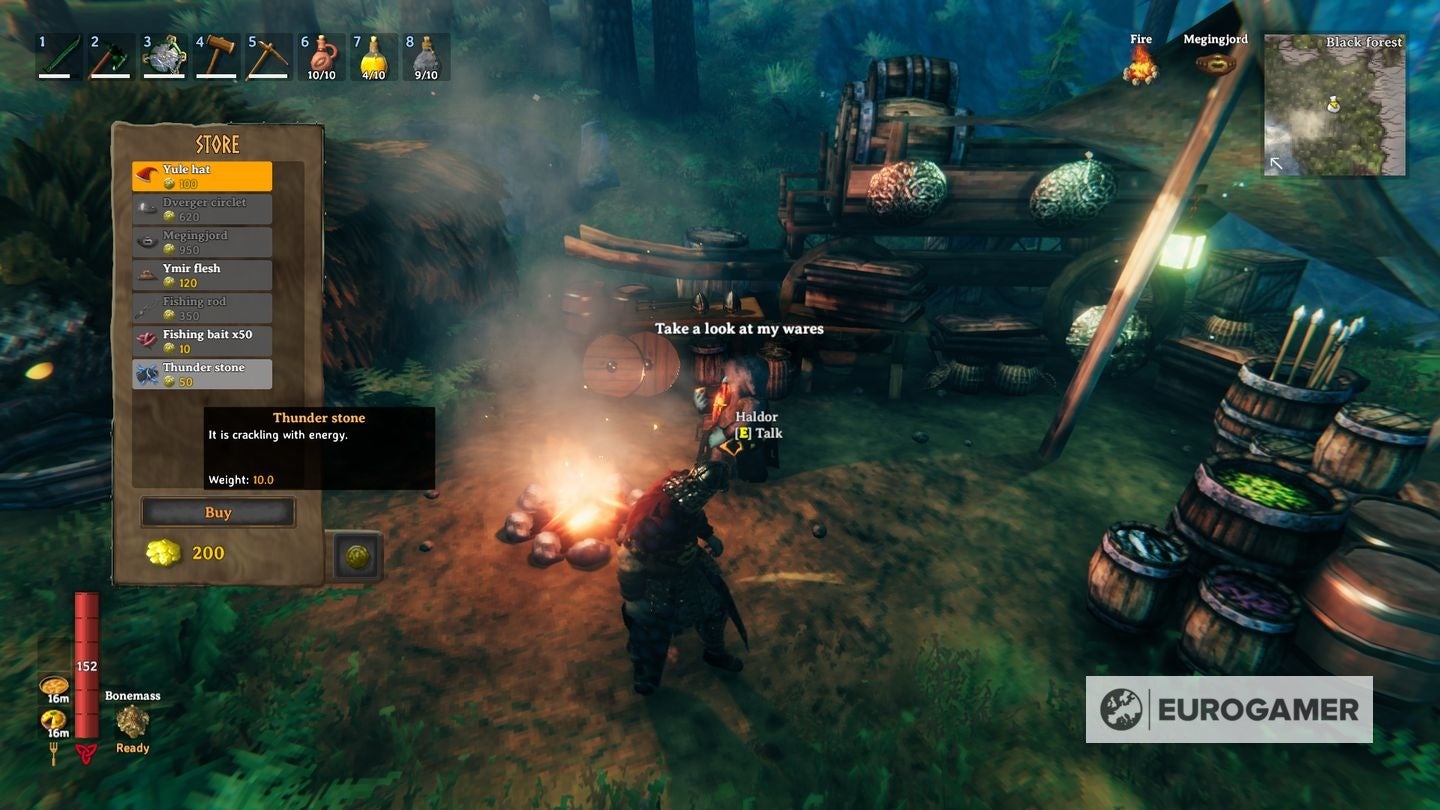
Task: Select the Ymir flesh store item
Action: (203, 274)
